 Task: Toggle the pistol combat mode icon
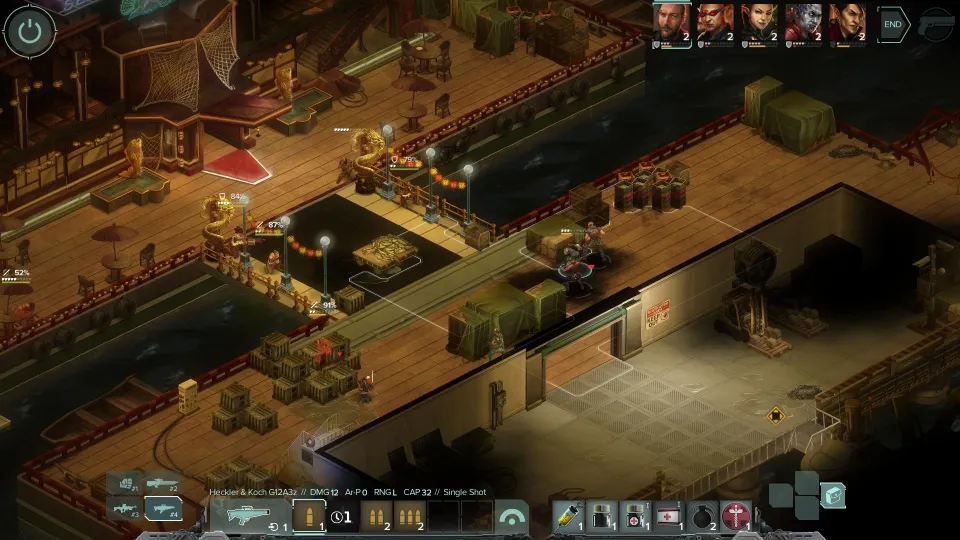[x=937, y=24]
